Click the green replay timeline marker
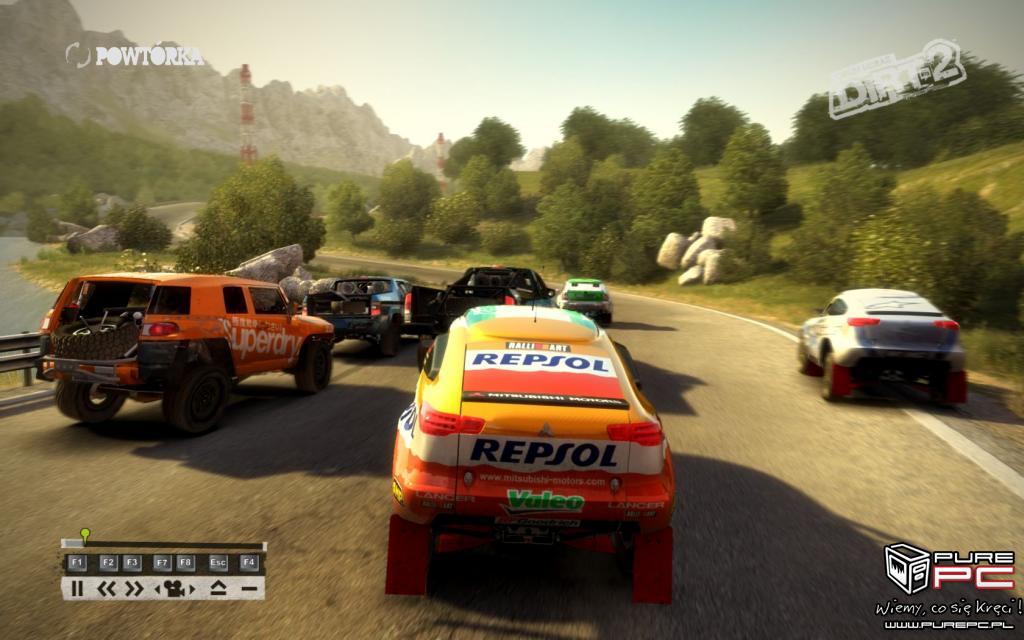The image size is (1024, 640). 85,535
